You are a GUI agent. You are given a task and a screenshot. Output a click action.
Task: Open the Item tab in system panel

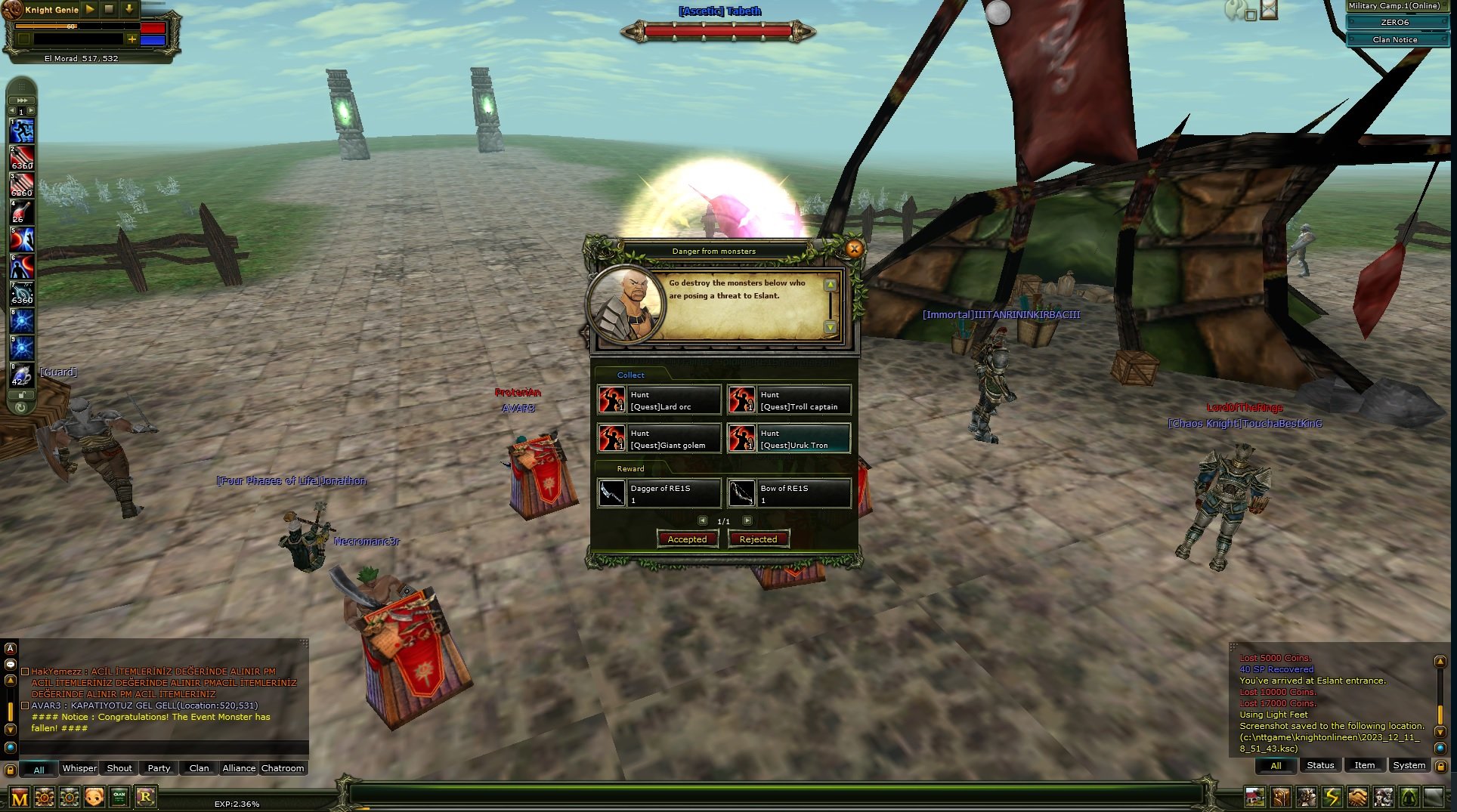pyautogui.click(x=1365, y=765)
